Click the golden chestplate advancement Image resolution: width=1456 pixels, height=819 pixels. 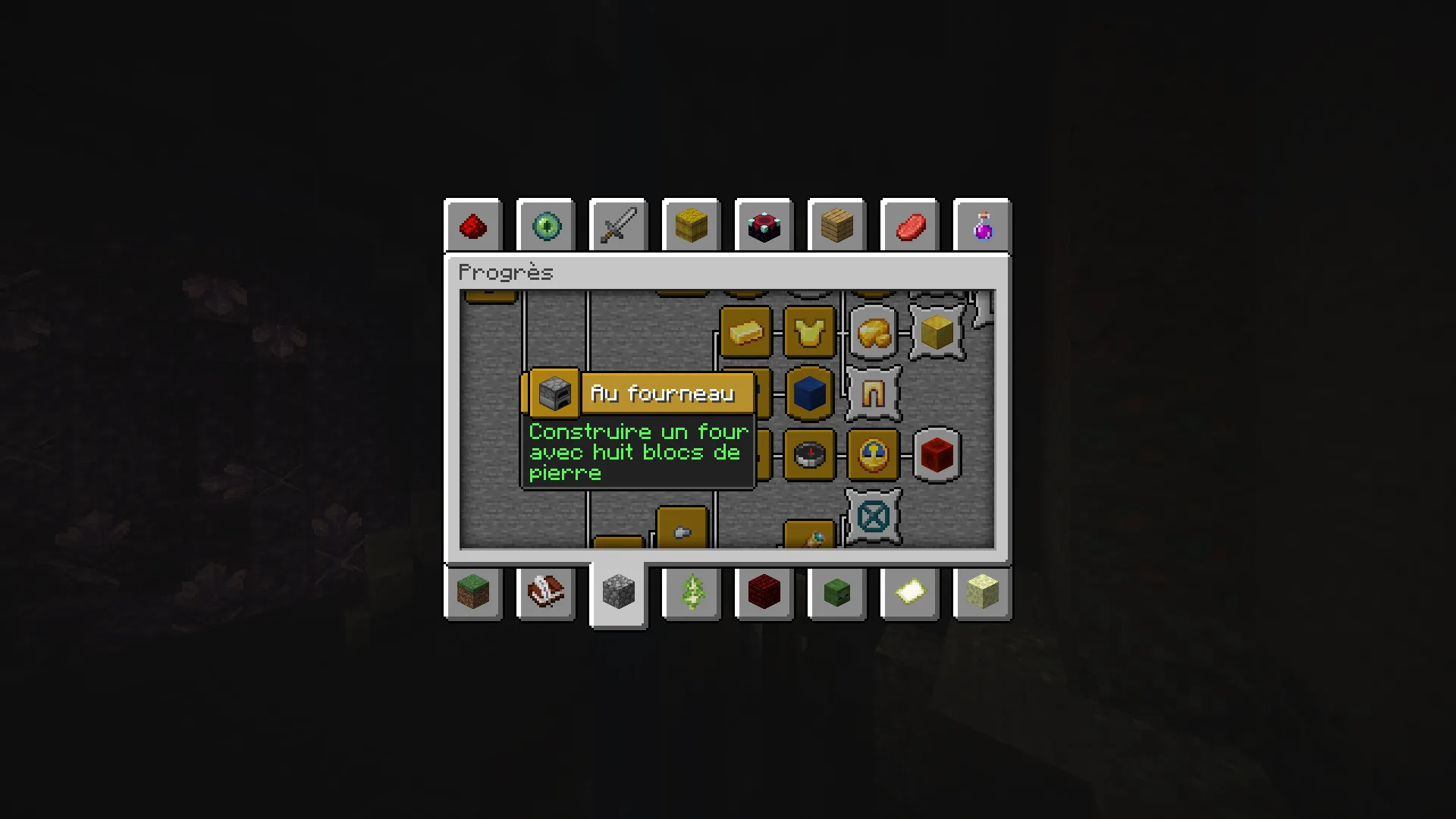[x=810, y=332]
